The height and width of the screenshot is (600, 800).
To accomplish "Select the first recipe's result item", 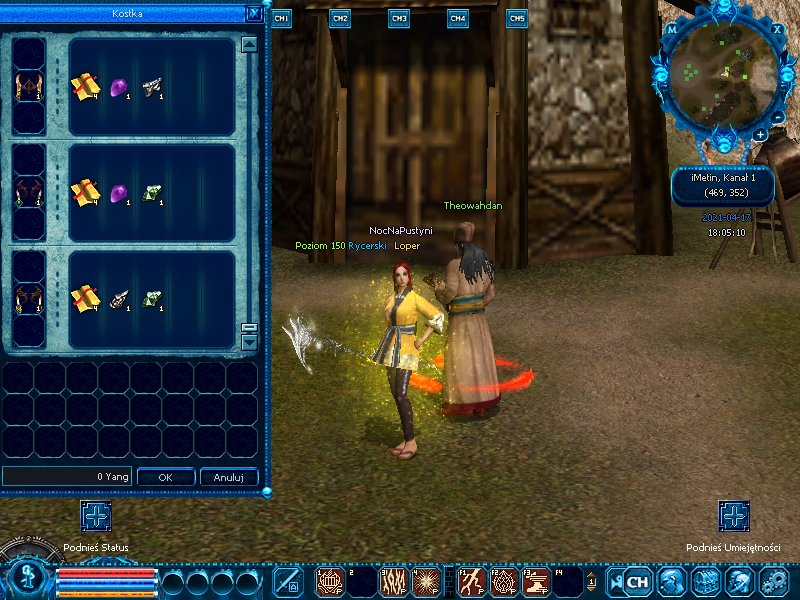I will point(26,87).
